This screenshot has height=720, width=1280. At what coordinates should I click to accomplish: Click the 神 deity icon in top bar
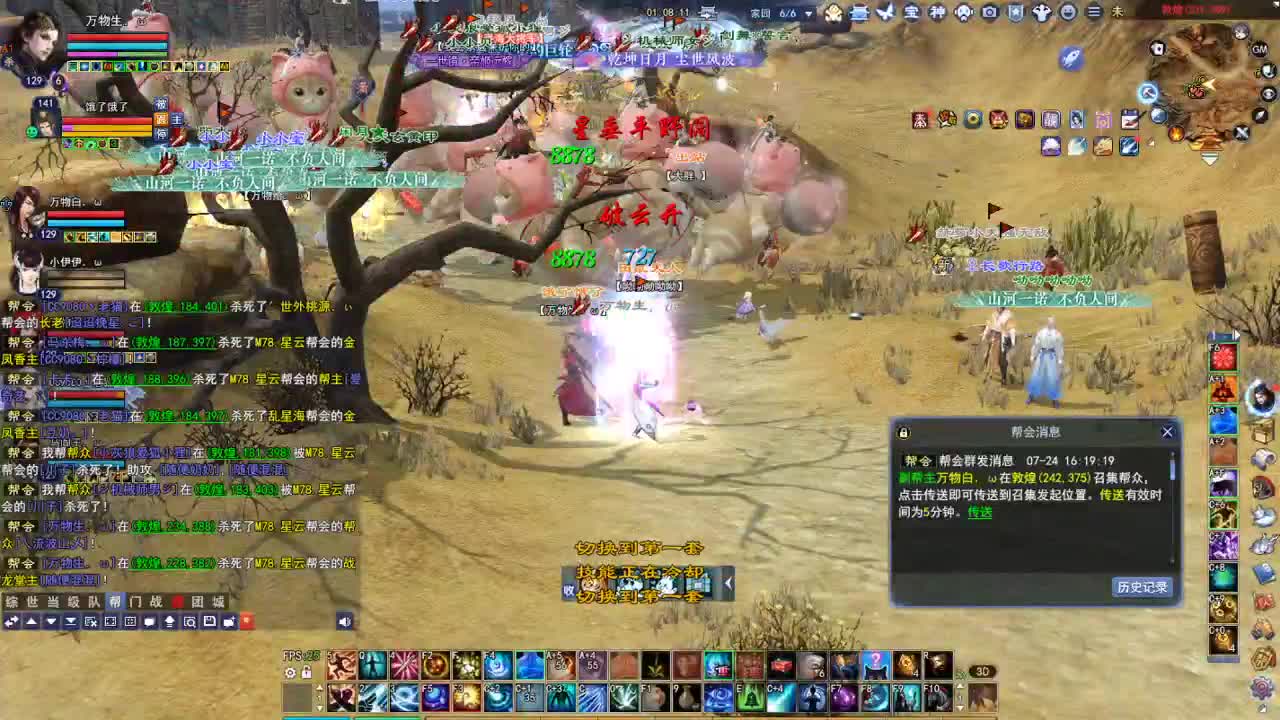937,13
